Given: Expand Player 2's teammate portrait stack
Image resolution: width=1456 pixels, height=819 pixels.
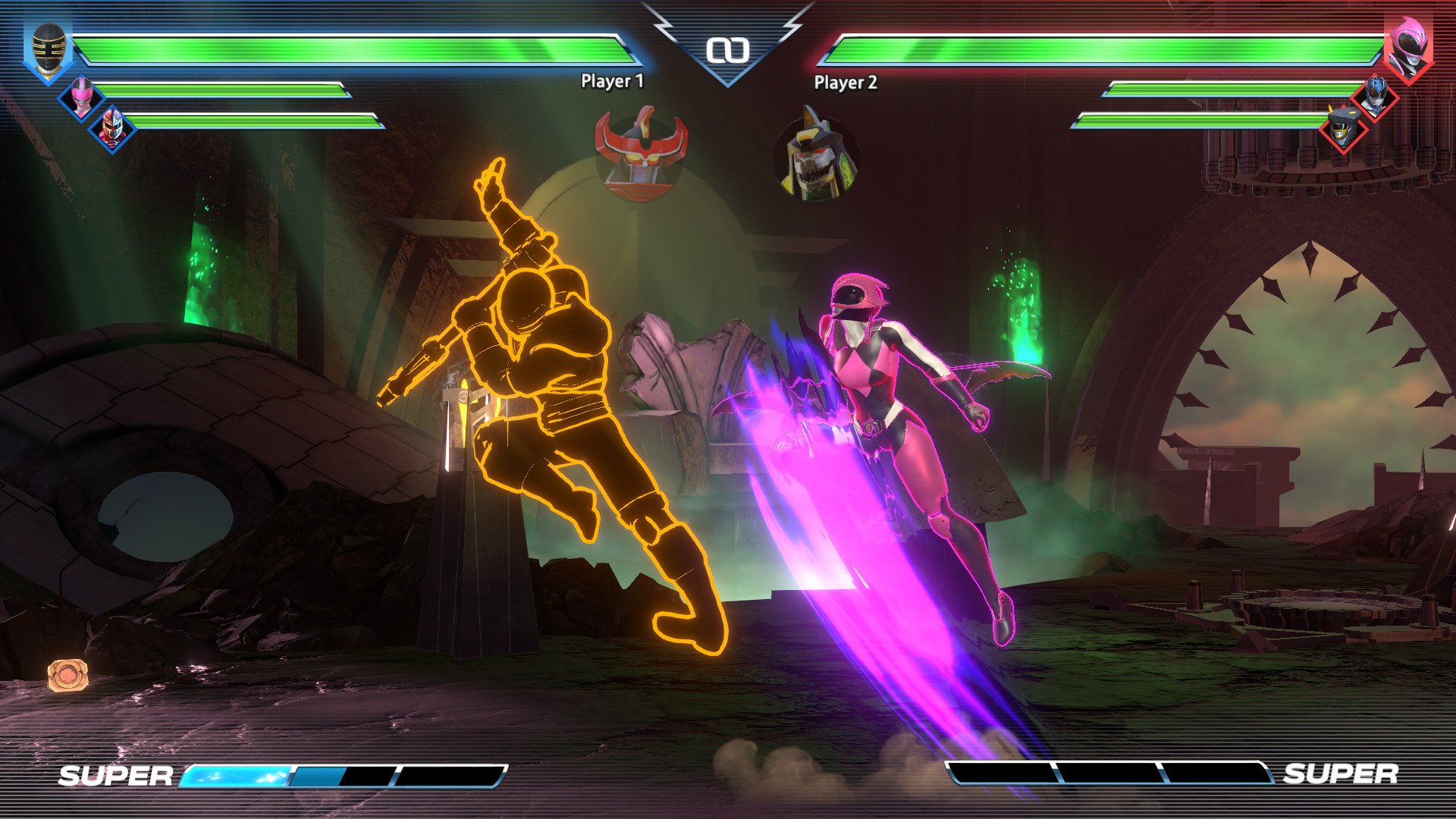Looking at the screenshot, I should [x=1359, y=112].
